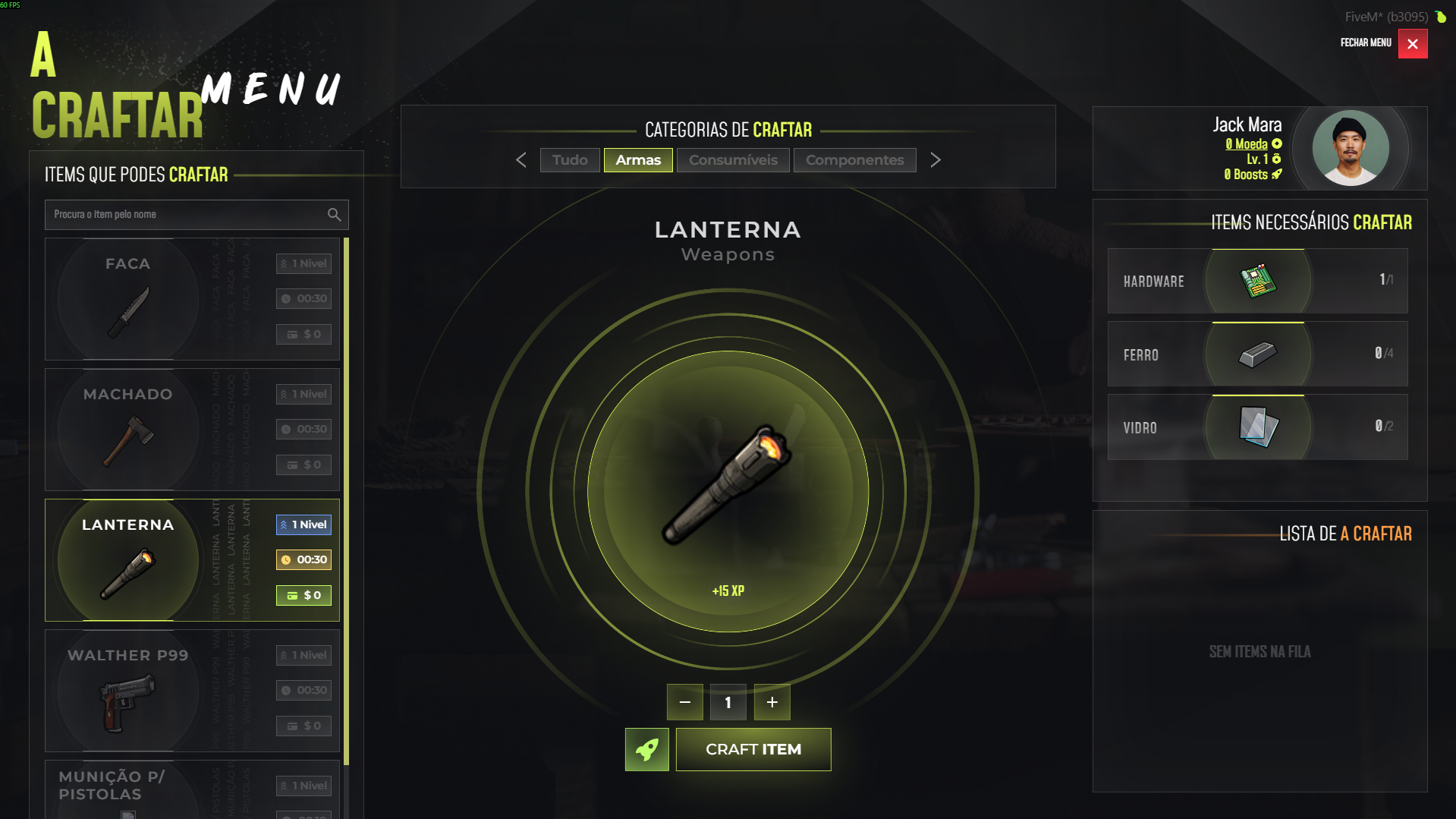Click Jack Mara's profile avatar
The height and width of the screenshot is (819, 1456).
point(1351,149)
